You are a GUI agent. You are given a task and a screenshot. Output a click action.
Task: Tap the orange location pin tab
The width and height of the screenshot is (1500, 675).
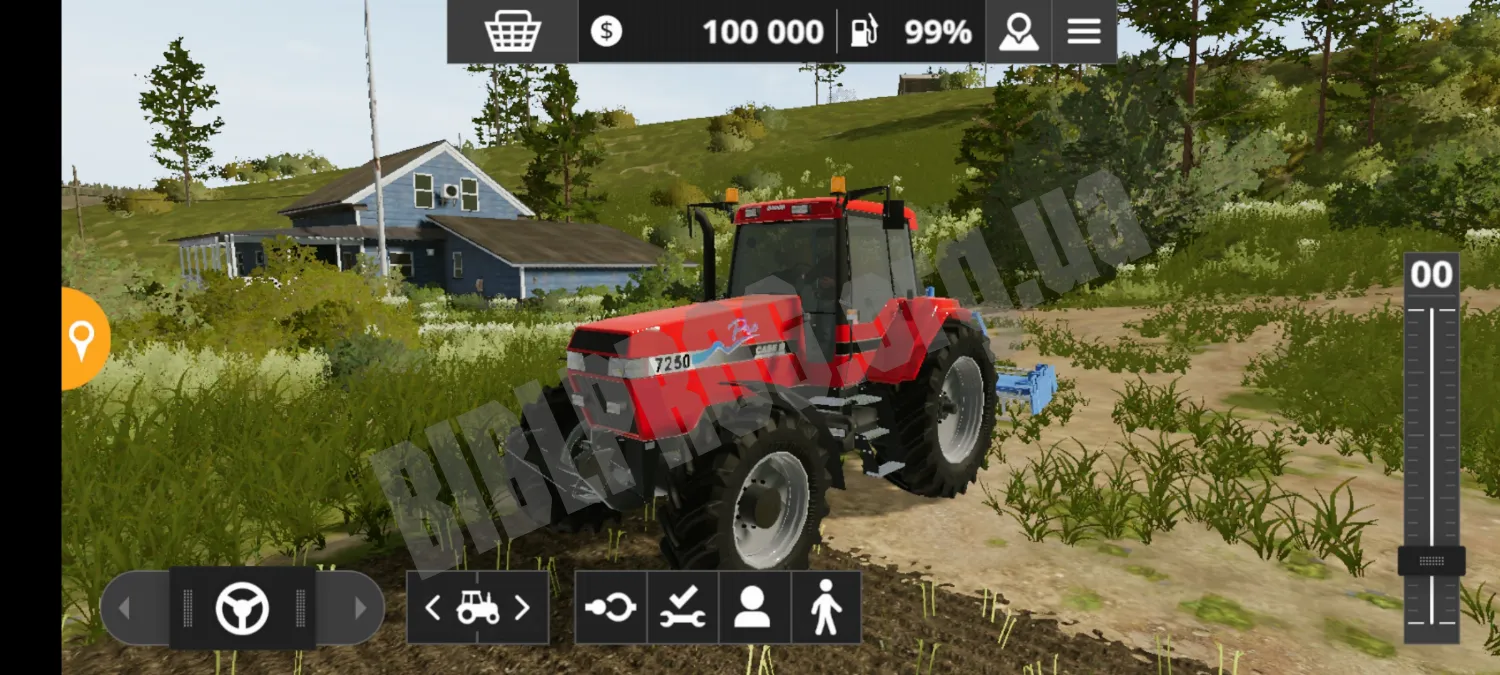point(82,340)
